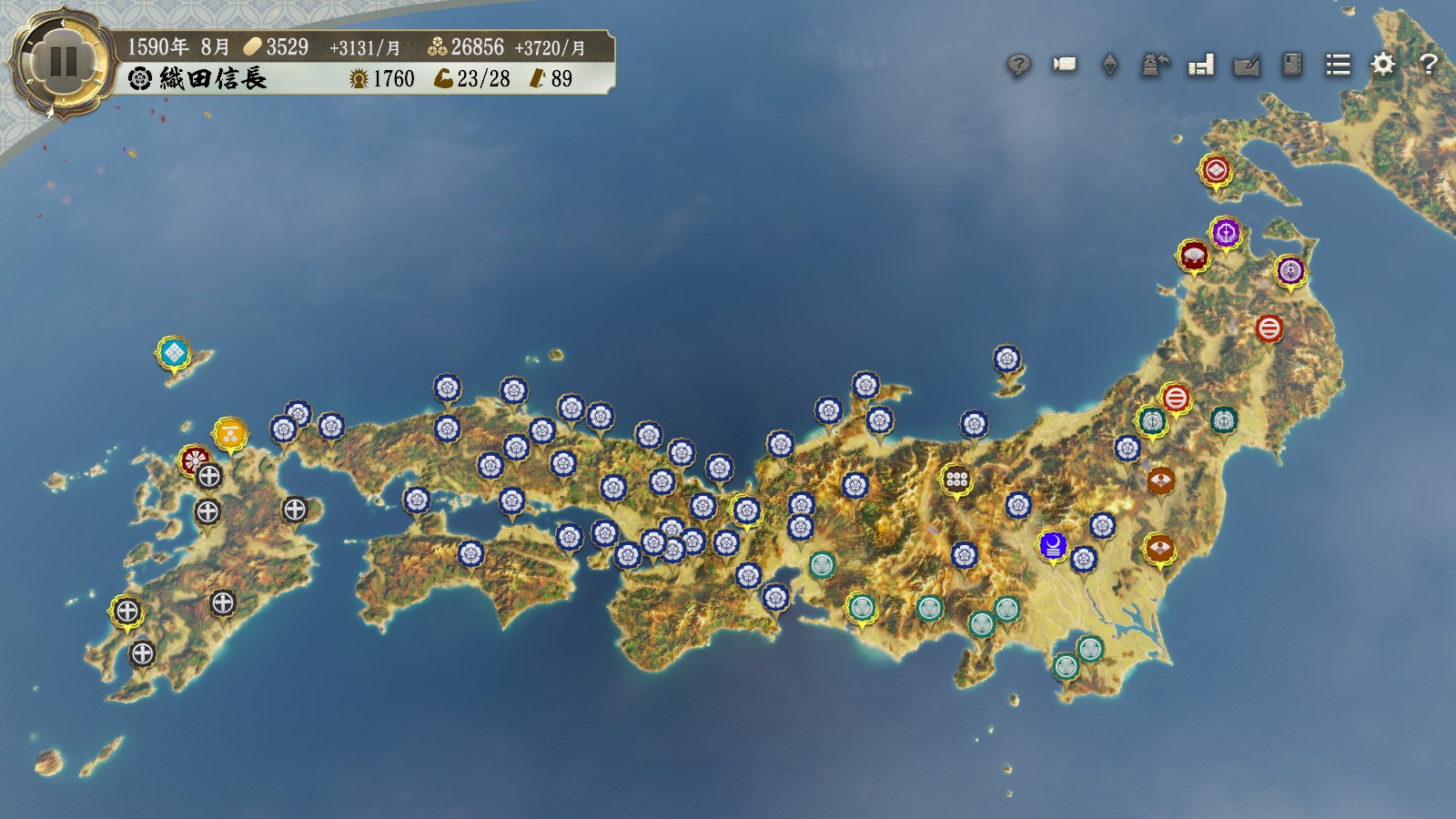Open the speech bubble question icon
This screenshot has height=819, width=1456.
[1018, 65]
